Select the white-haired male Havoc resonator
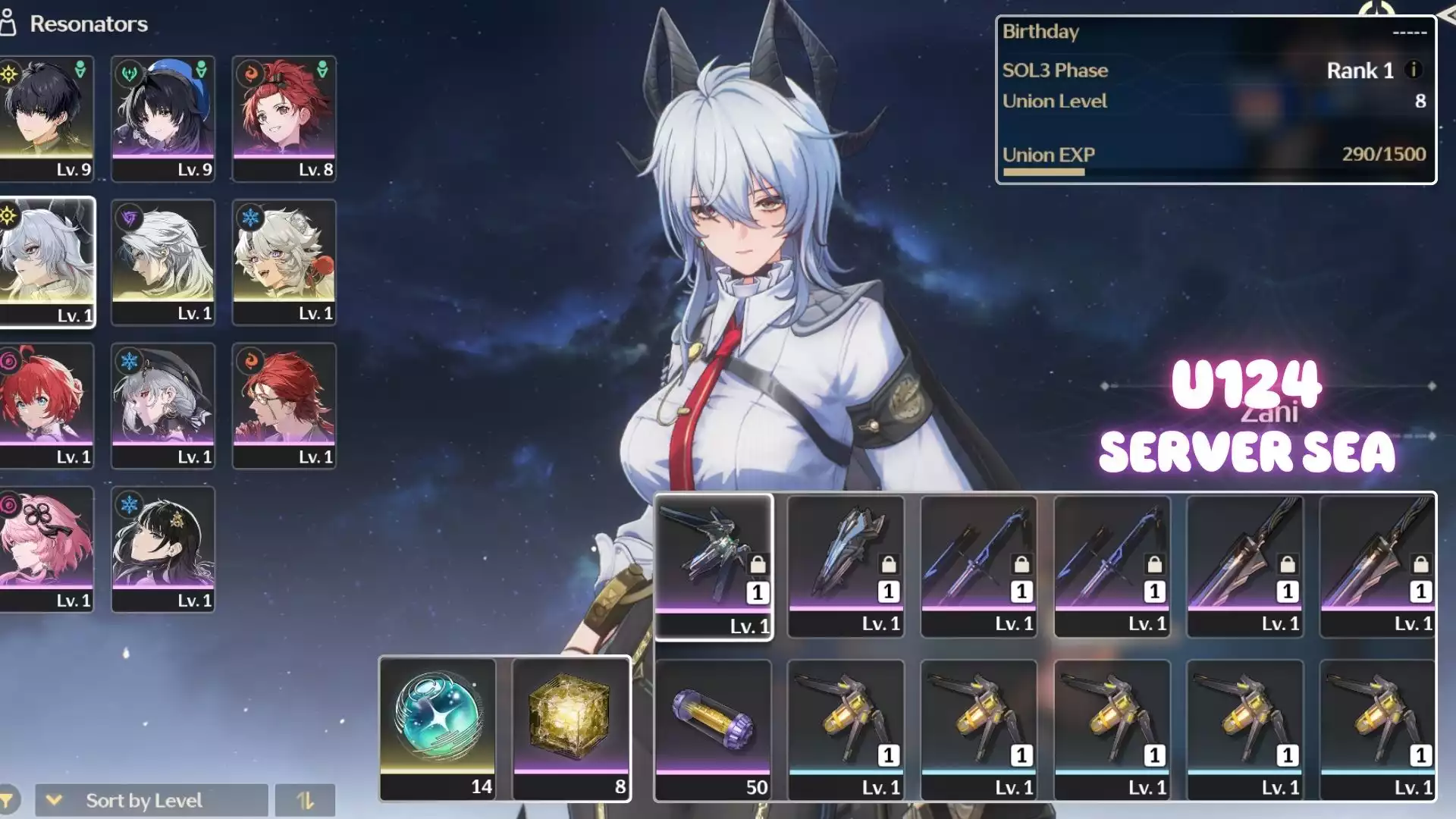 coord(163,262)
